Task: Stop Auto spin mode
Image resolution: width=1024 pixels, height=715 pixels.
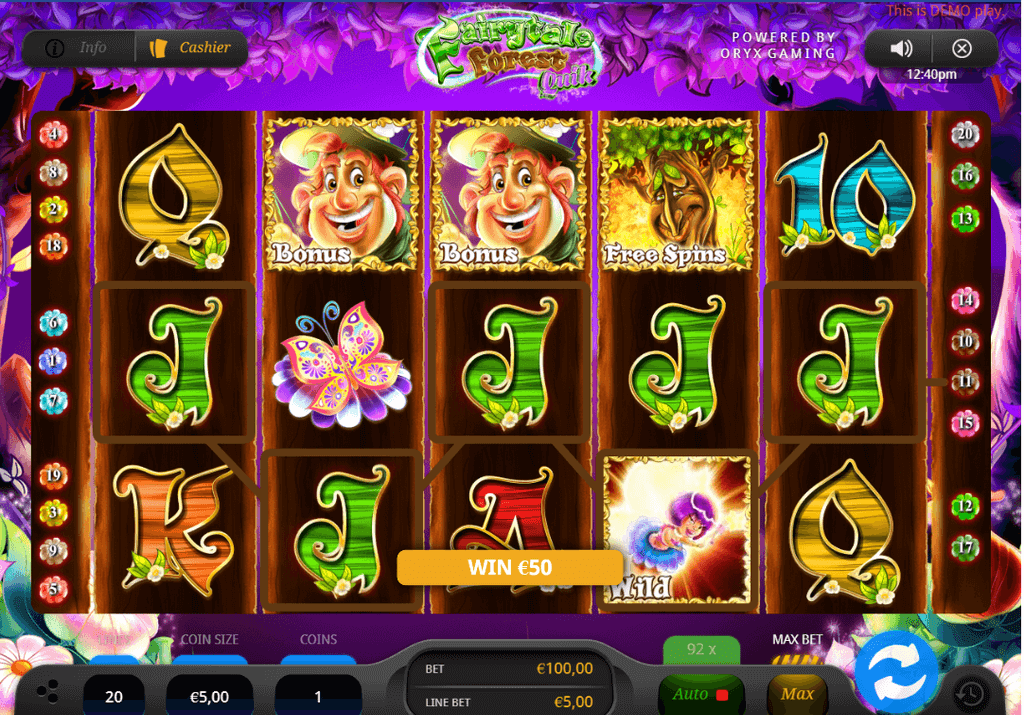Action: point(699,694)
